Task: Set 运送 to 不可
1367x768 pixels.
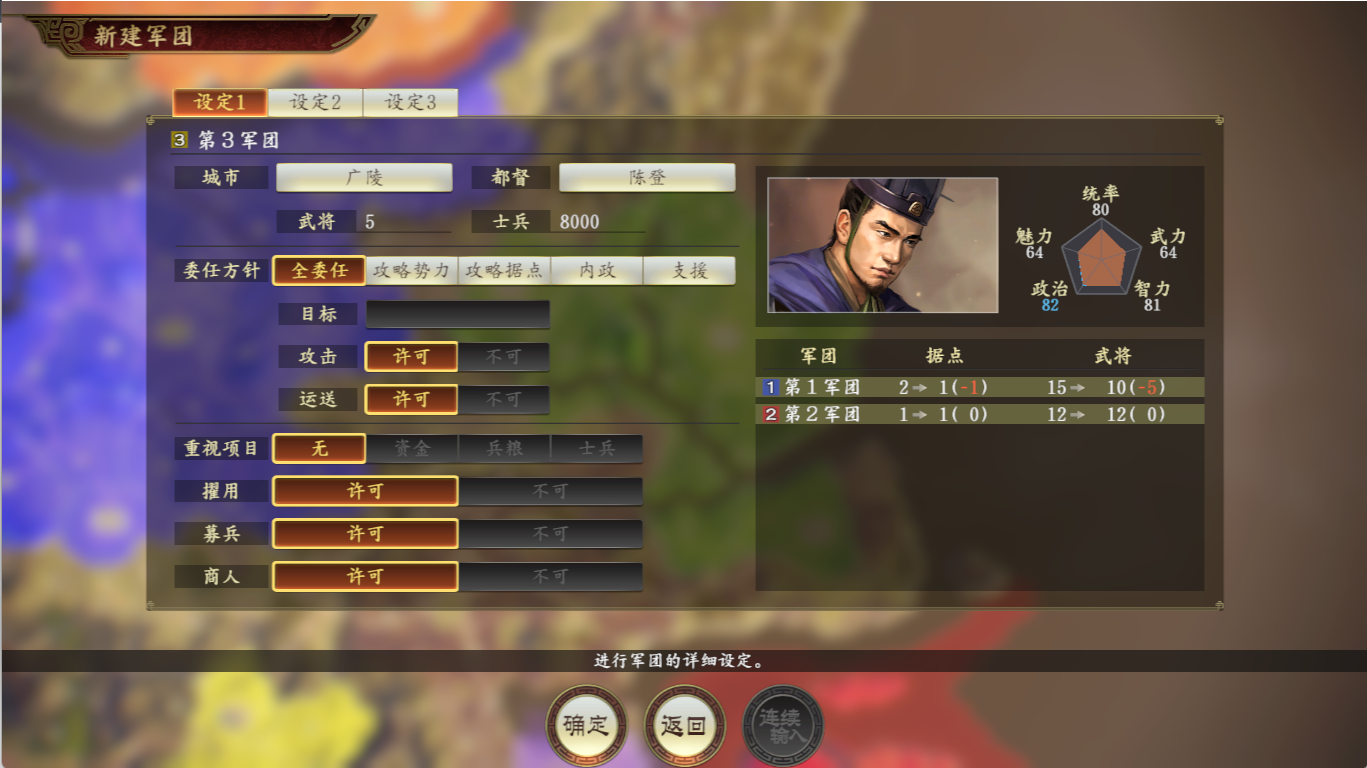Action: [x=505, y=399]
